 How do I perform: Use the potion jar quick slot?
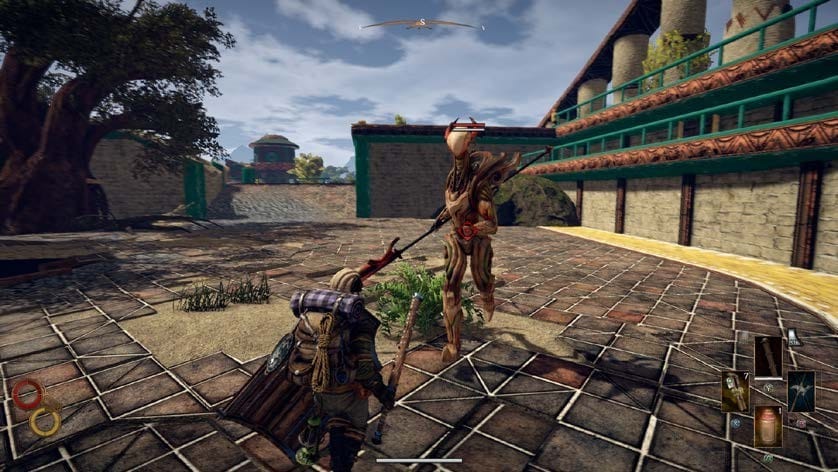pos(768,425)
